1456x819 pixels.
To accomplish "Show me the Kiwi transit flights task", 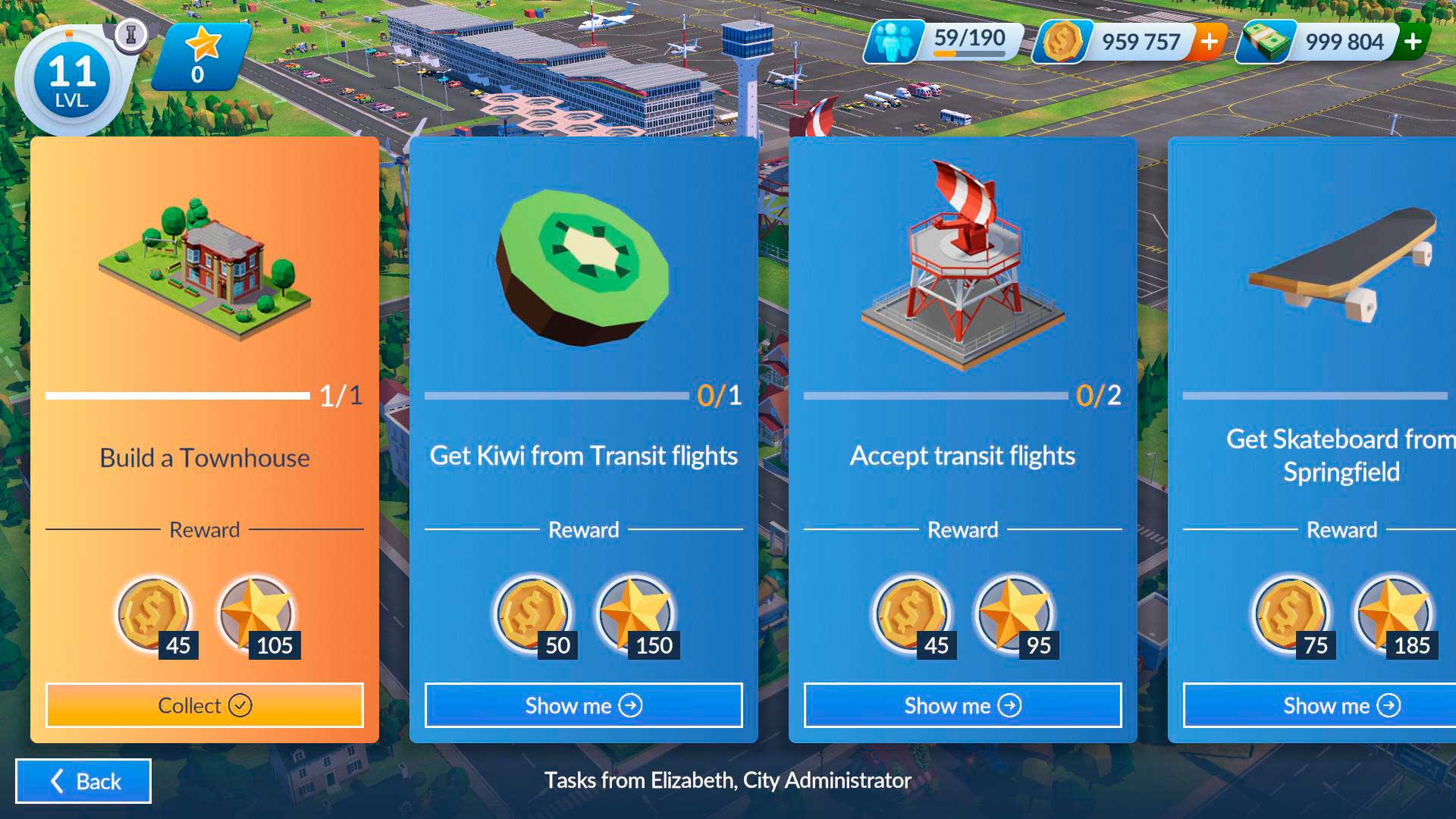I will [583, 705].
